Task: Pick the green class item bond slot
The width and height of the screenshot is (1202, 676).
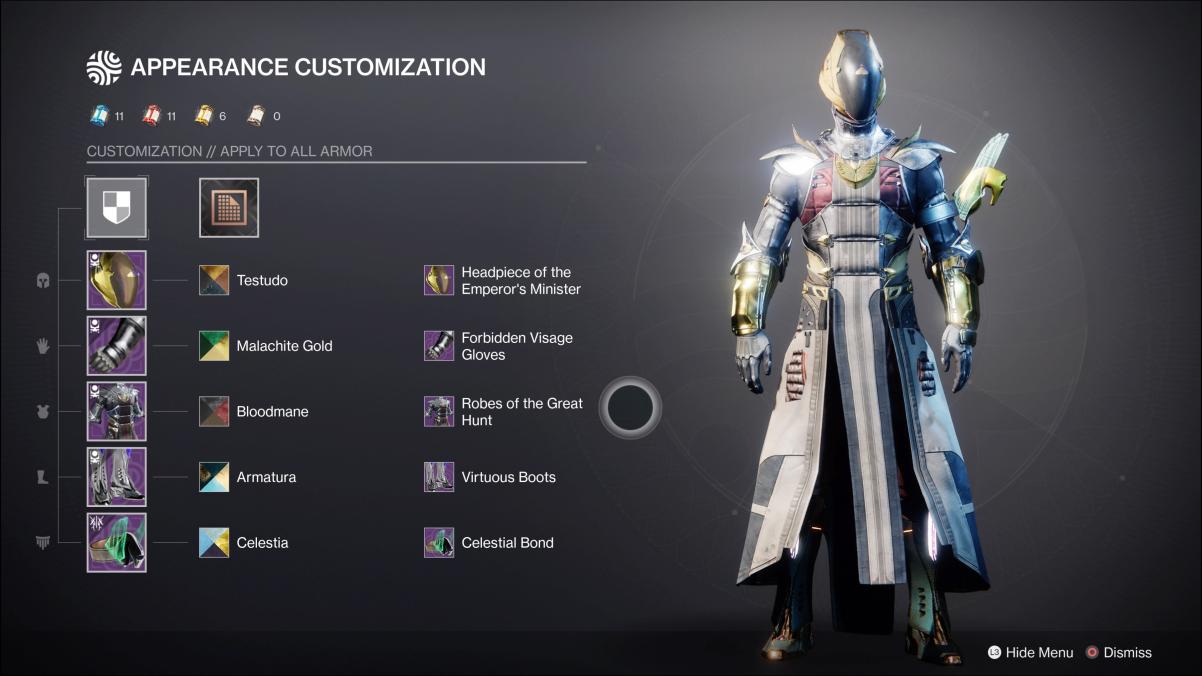Action: coord(117,543)
